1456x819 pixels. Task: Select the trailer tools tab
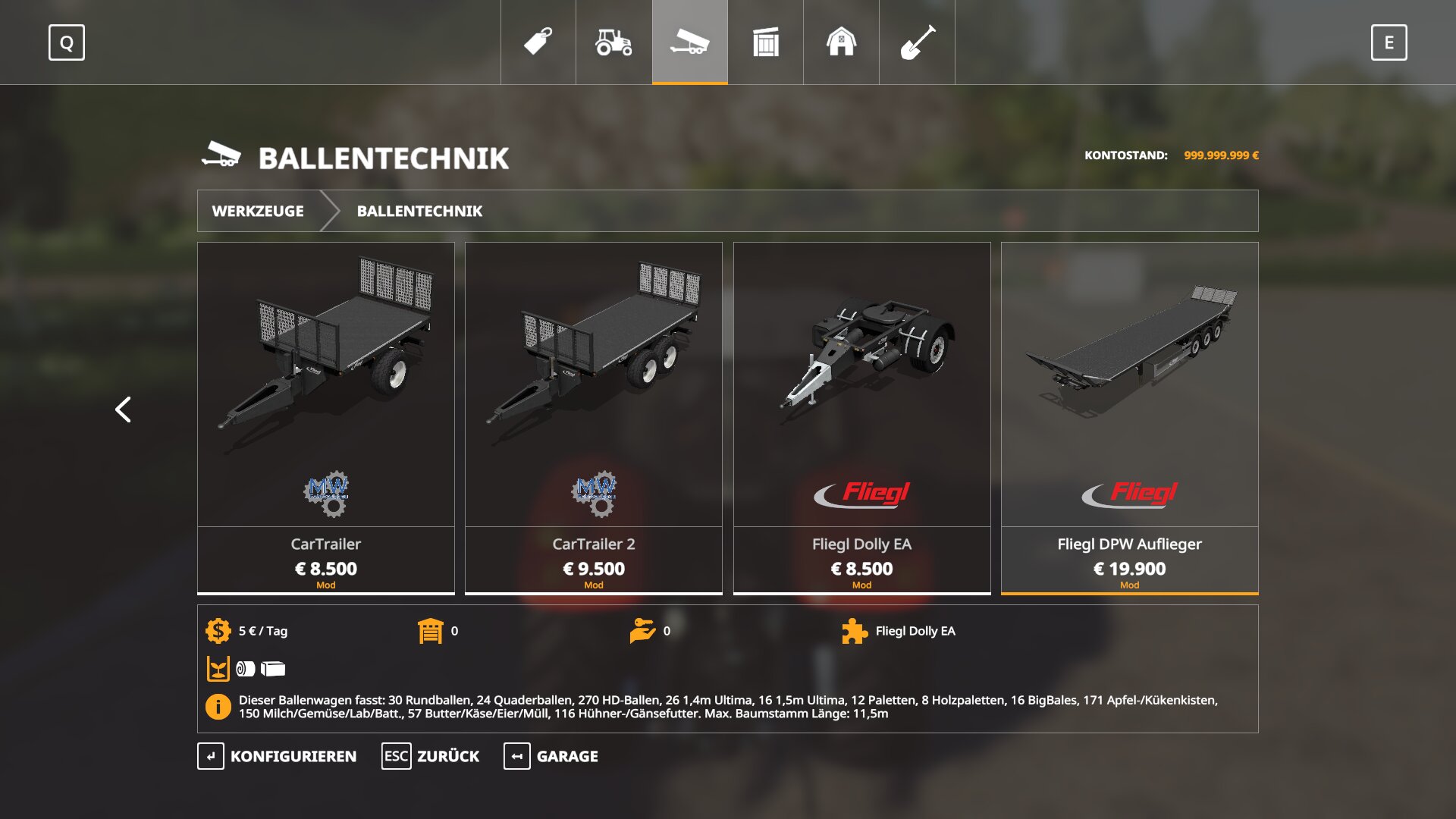689,42
